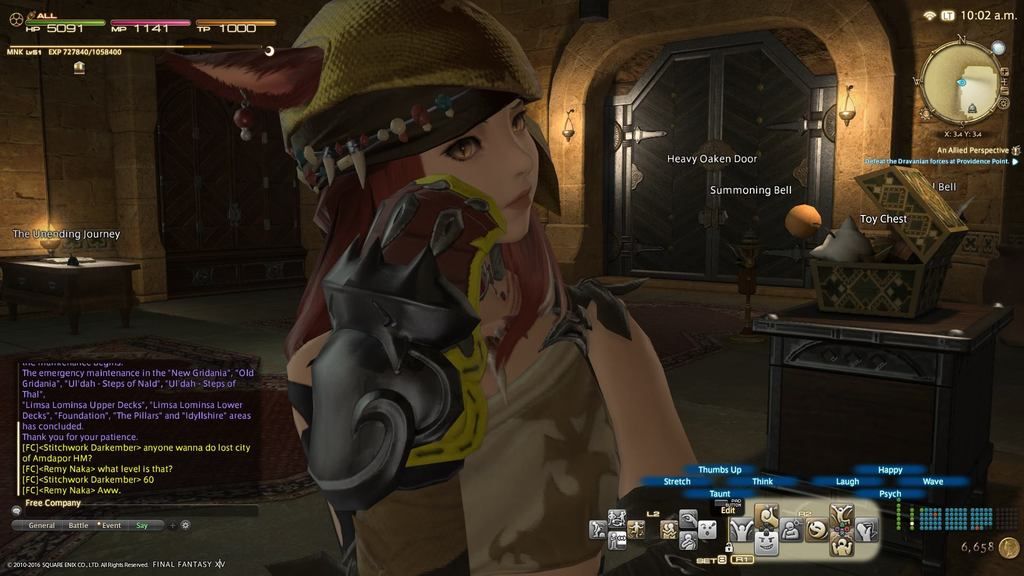
Task: Perform the Thumbs Up emote
Action: tap(768, 516)
